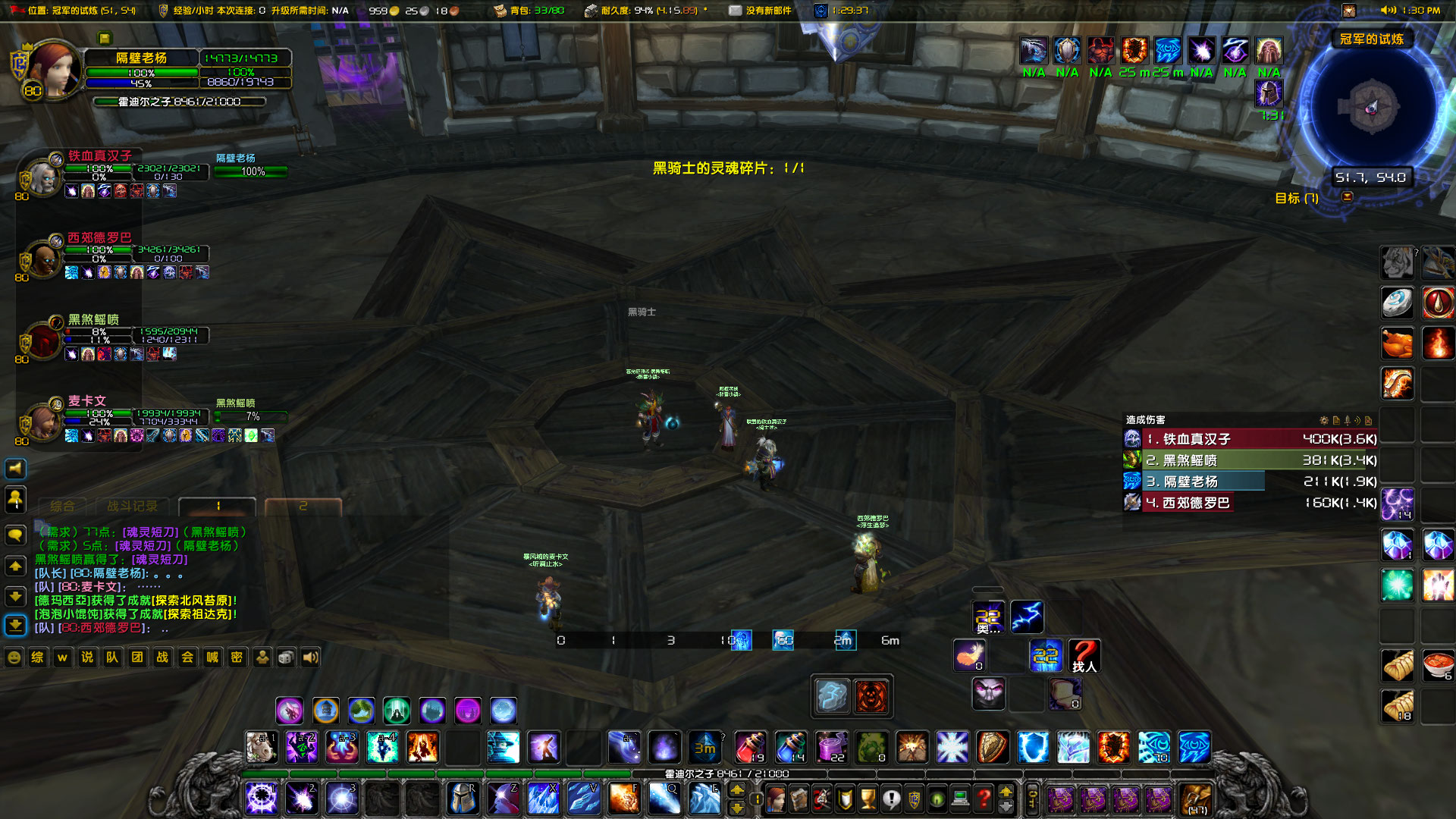
Task: Open the LFG green eye icon
Action: point(937,798)
